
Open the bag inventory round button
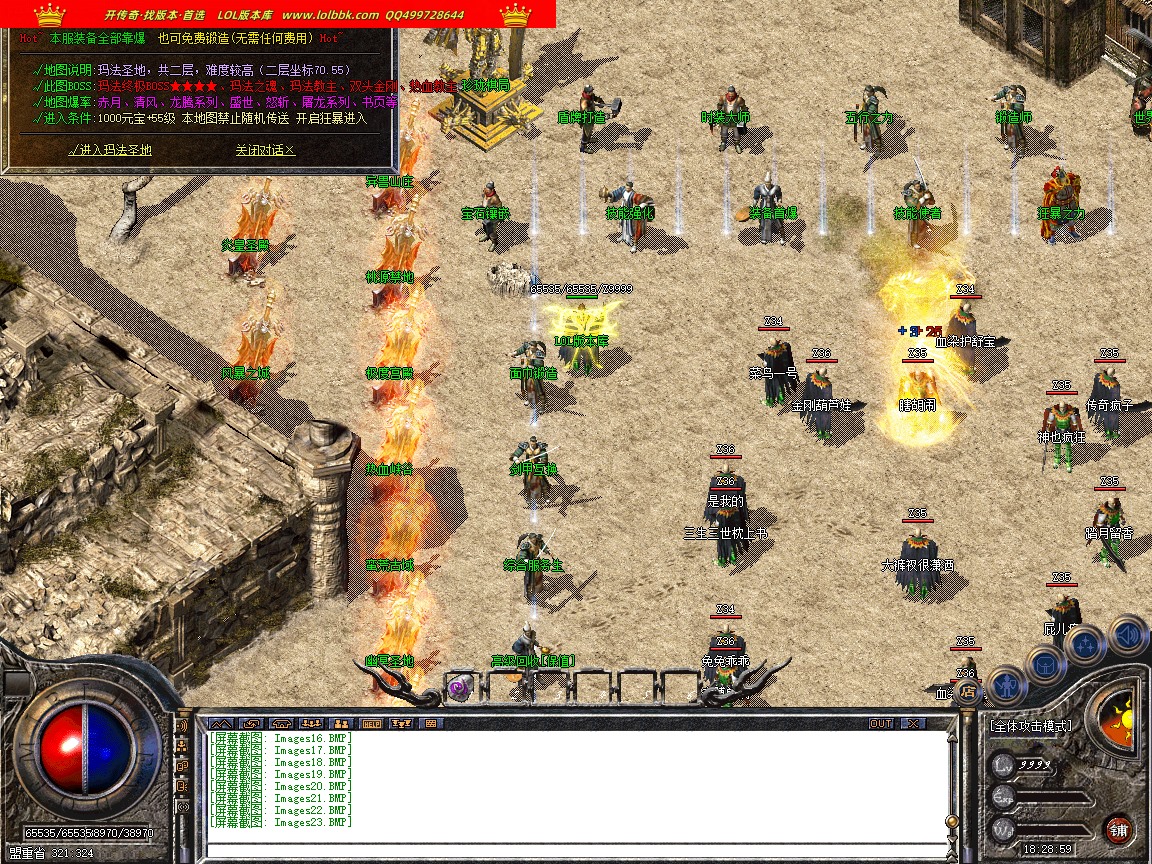tap(1045, 664)
